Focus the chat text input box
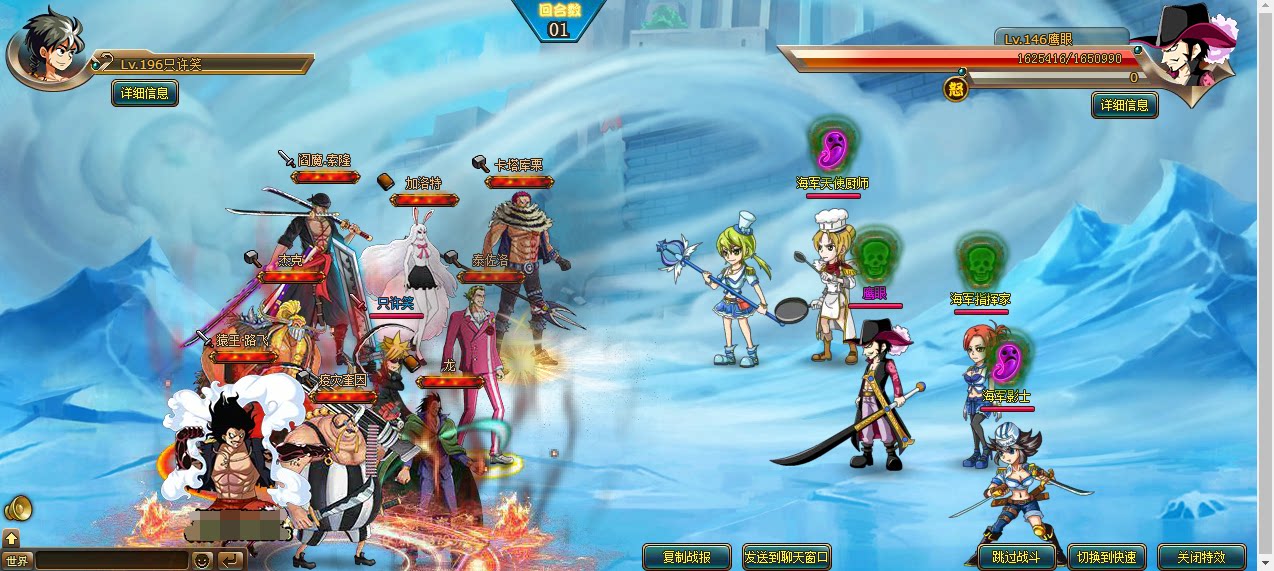Image resolution: width=1274 pixels, height=571 pixels. pos(110,560)
